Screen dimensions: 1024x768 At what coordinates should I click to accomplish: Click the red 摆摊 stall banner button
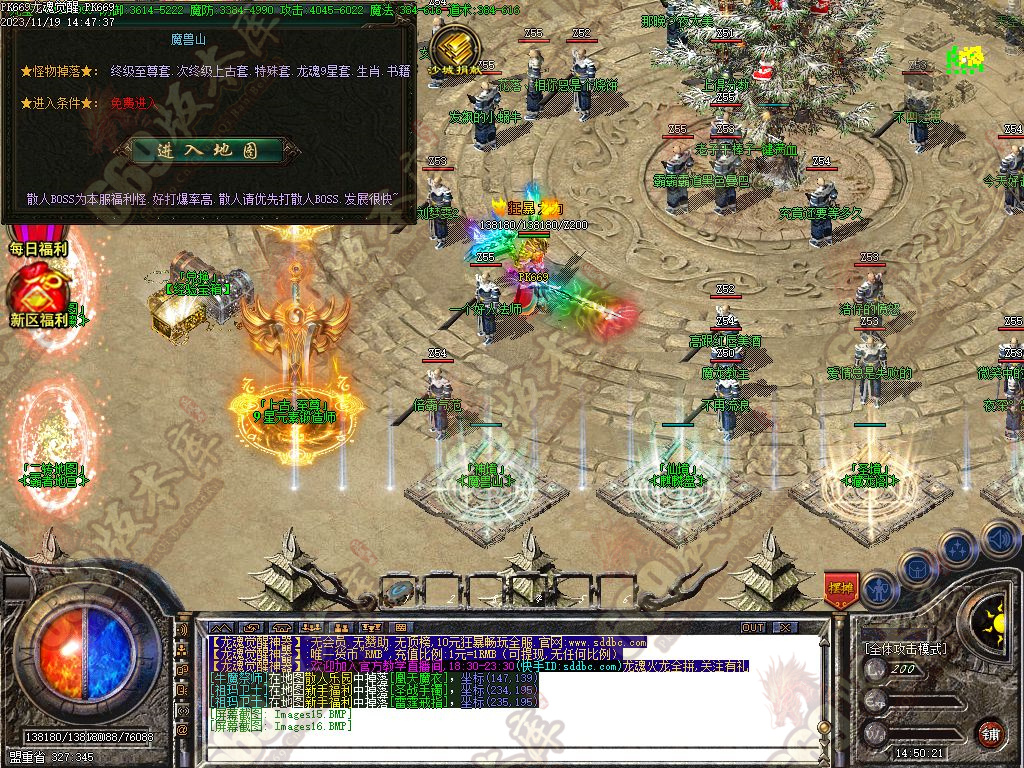click(x=840, y=589)
